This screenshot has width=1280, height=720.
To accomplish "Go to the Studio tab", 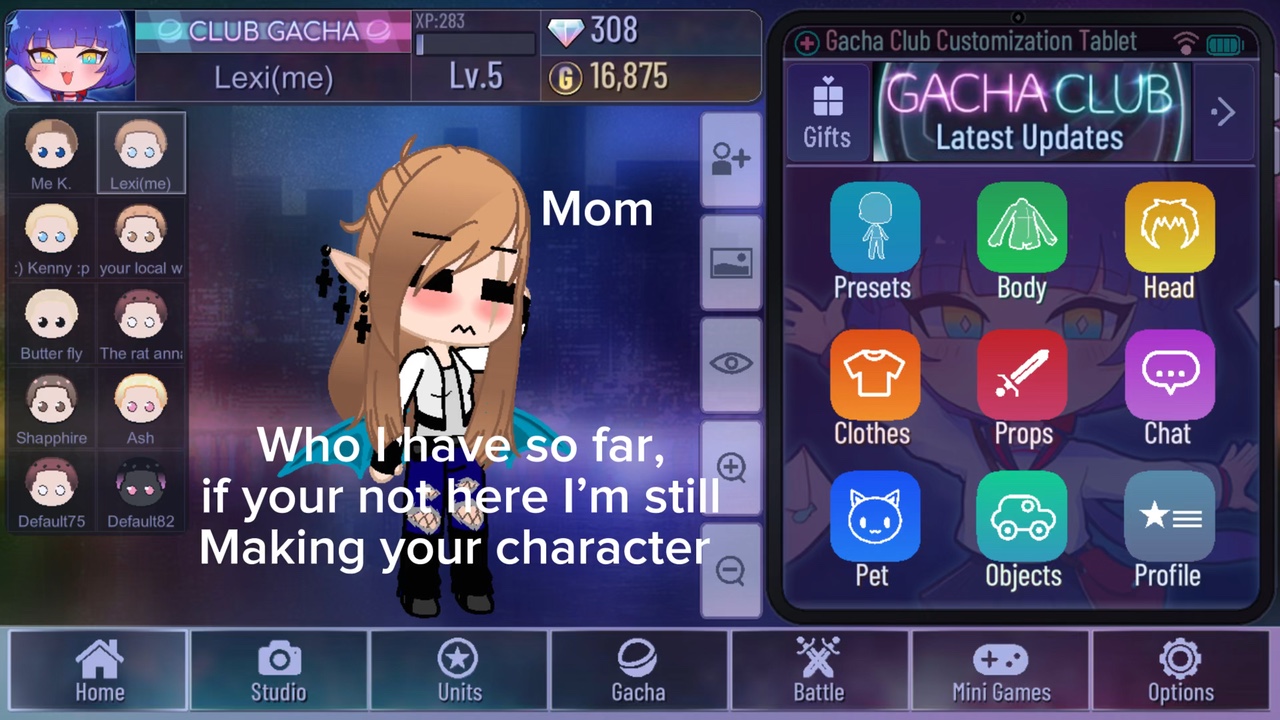I will [278, 671].
